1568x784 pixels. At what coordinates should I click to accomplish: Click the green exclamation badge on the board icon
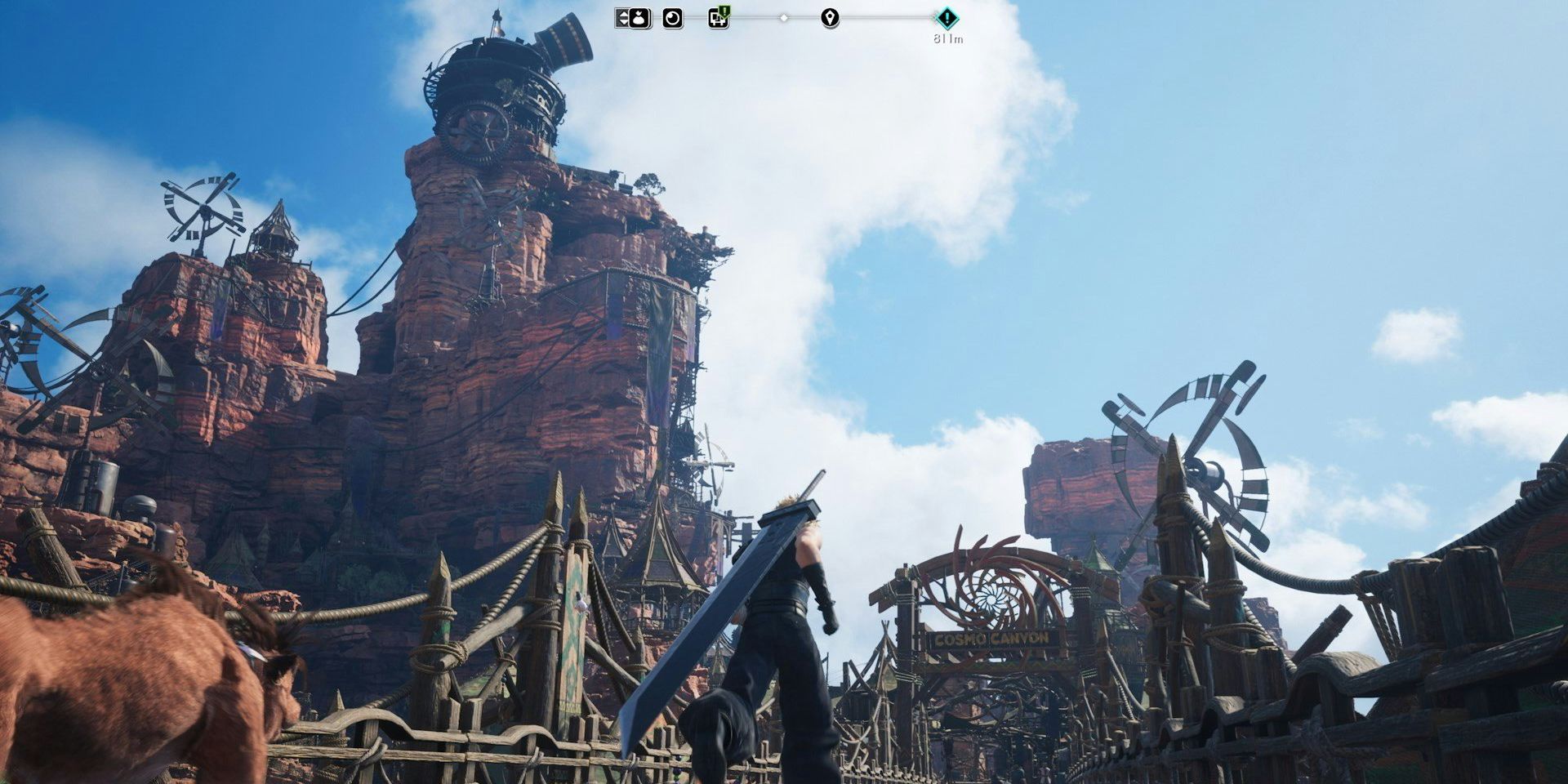pos(724,11)
